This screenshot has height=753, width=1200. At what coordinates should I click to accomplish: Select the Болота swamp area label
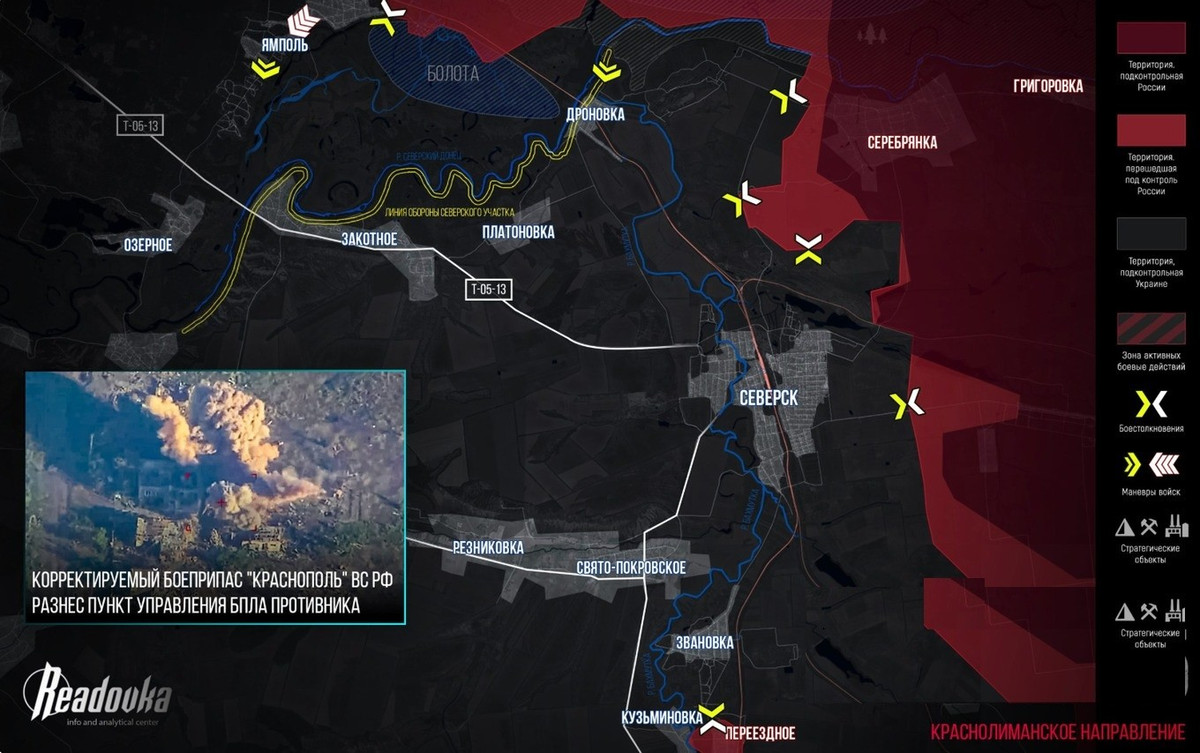click(x=452, y=73)
